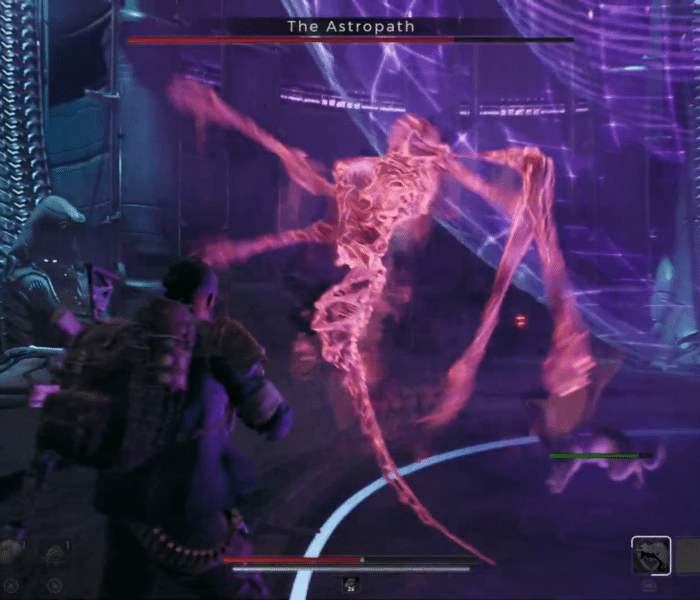The width and height of the screenshot is (700, 600).
Task: Use the round relic orb quick item
Action: [x=11, y=551]
